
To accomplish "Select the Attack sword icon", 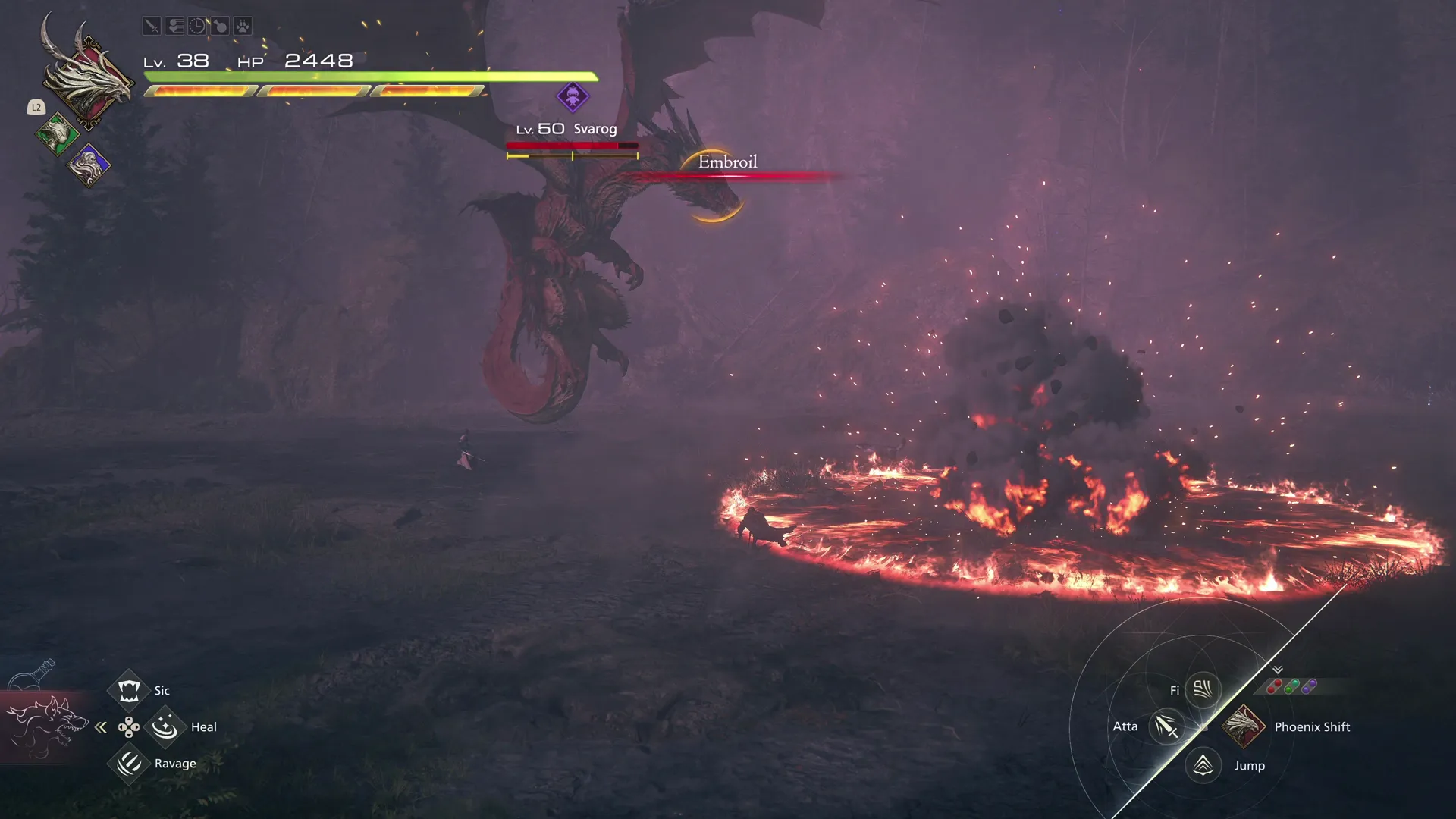I will pos(1166,726).
